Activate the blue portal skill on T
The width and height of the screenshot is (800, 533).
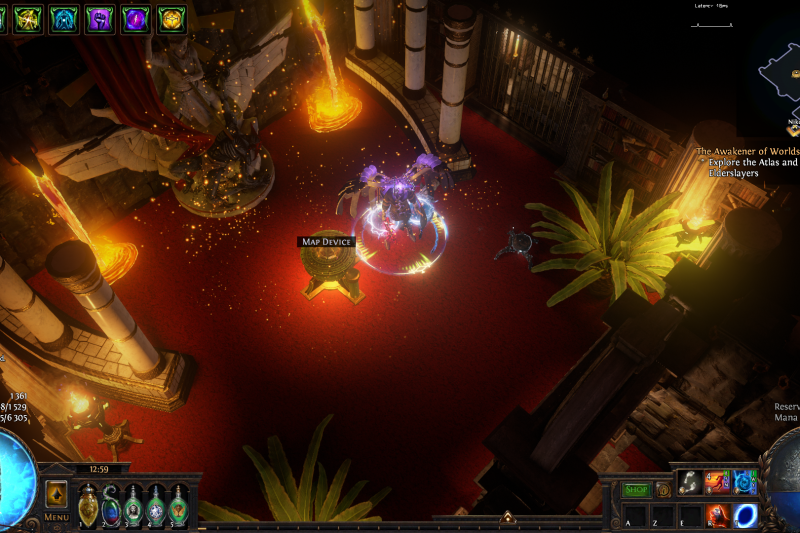click(x=745, y=515)
